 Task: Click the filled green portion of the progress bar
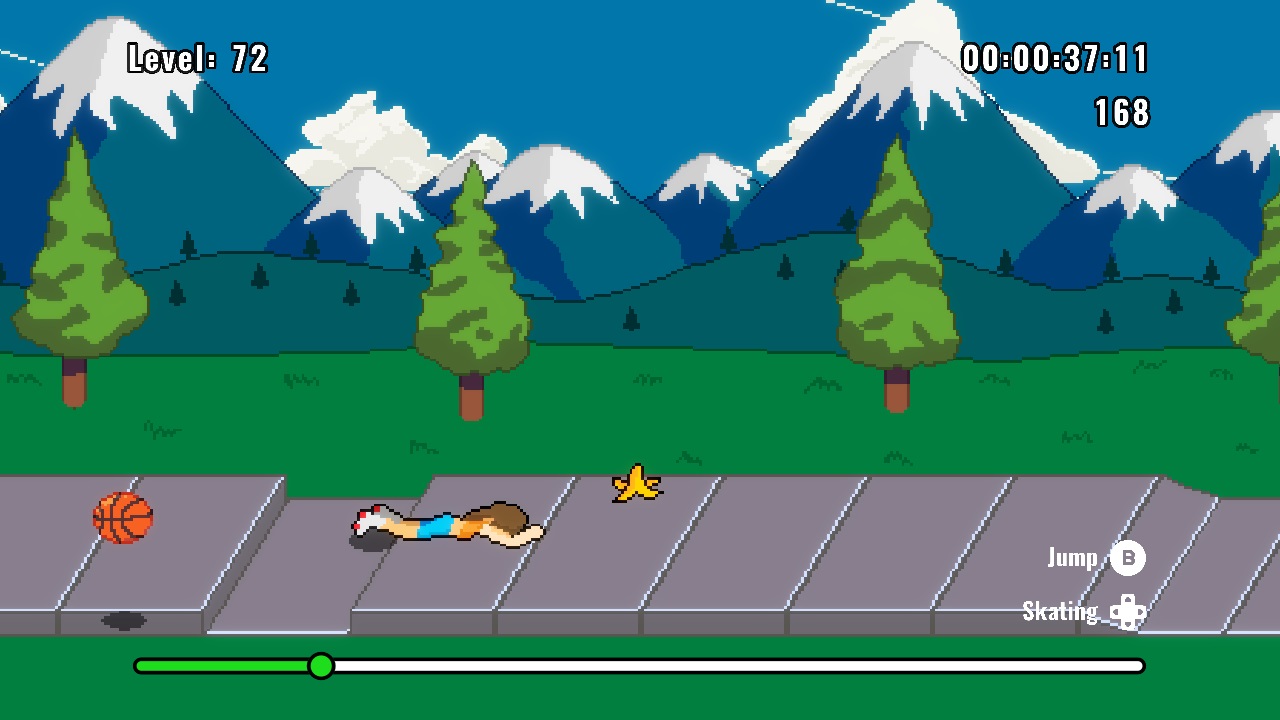tap(220, 664)
